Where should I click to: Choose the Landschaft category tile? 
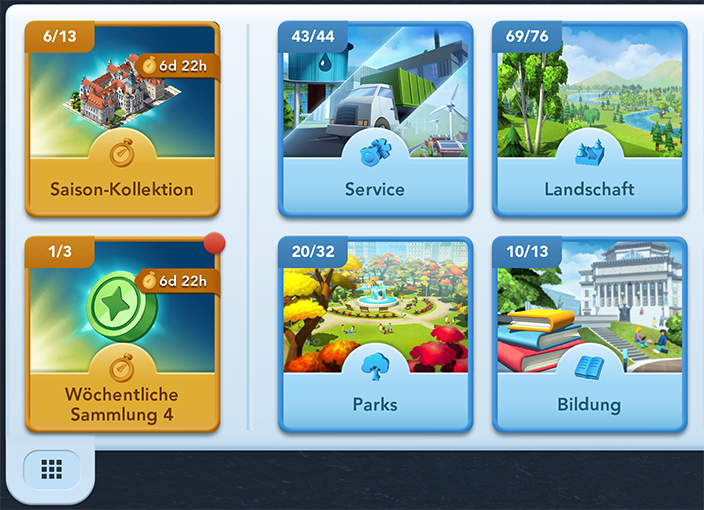coord(589,120)
